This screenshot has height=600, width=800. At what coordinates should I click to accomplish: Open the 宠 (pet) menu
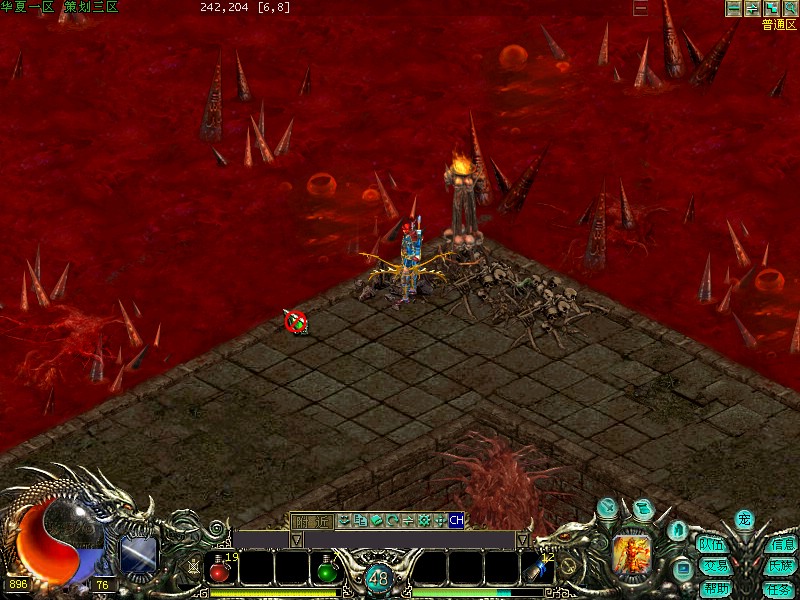coord(744,519)
